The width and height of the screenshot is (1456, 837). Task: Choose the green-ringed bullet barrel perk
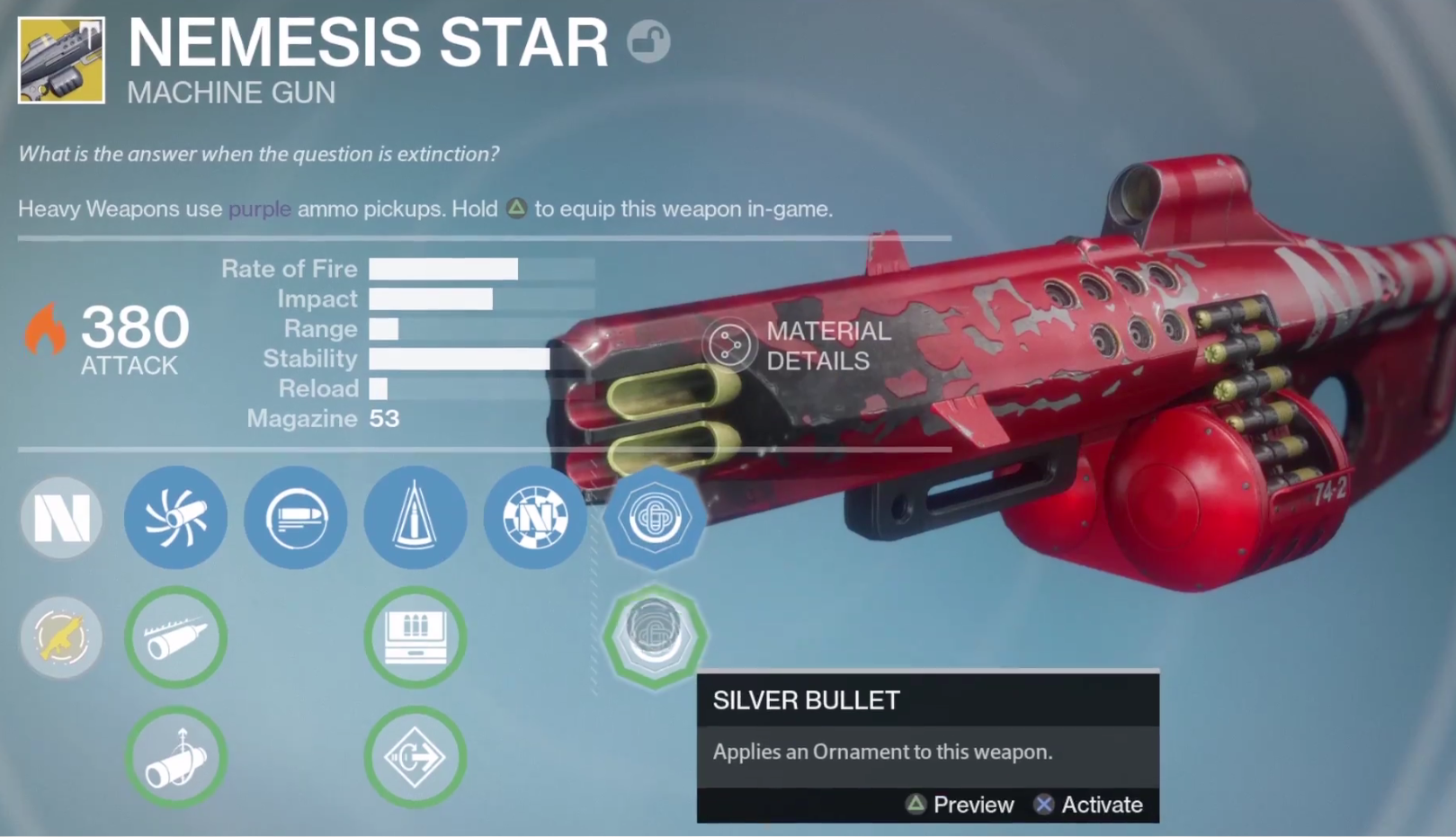click(x=175, y=637)
